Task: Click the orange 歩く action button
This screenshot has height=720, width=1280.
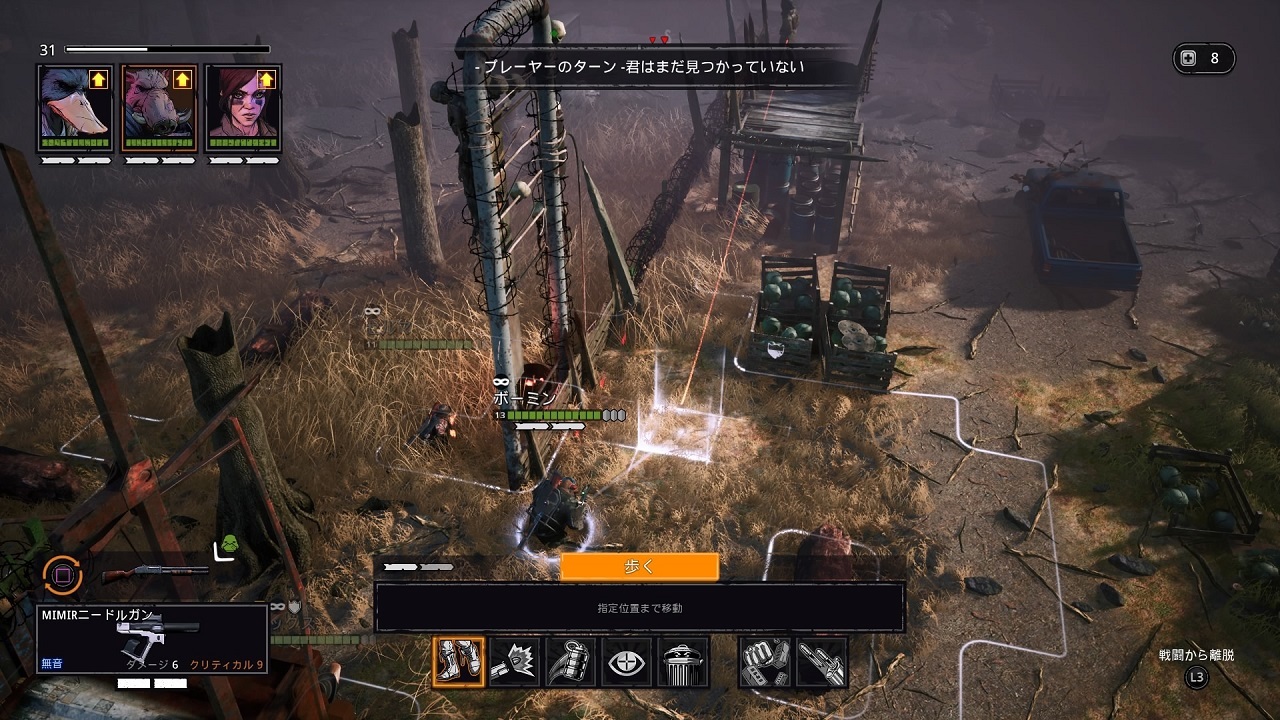Action: coord(639,567)
